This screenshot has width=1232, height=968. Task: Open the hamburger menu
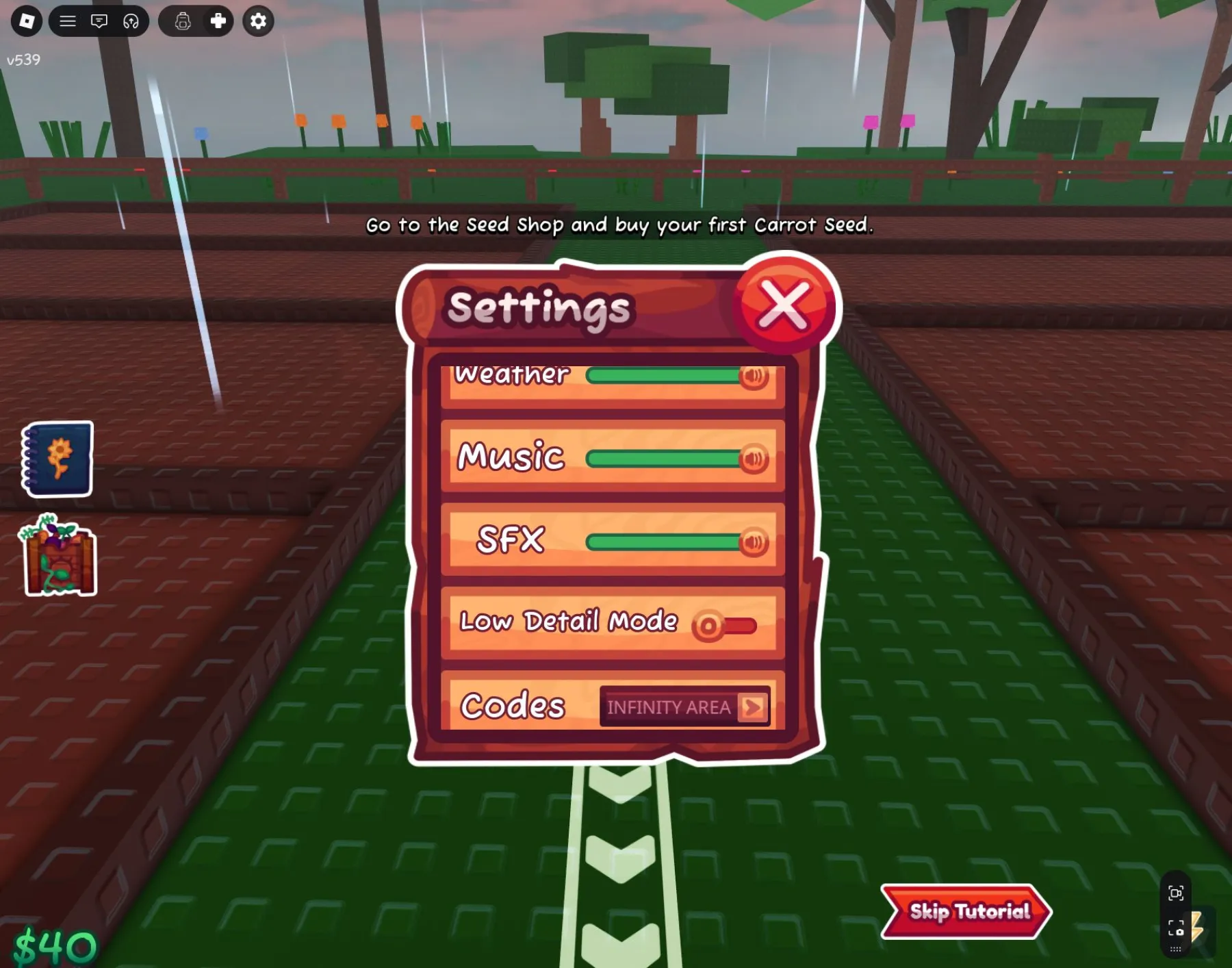pyautogui.click(x=67, y=21)
